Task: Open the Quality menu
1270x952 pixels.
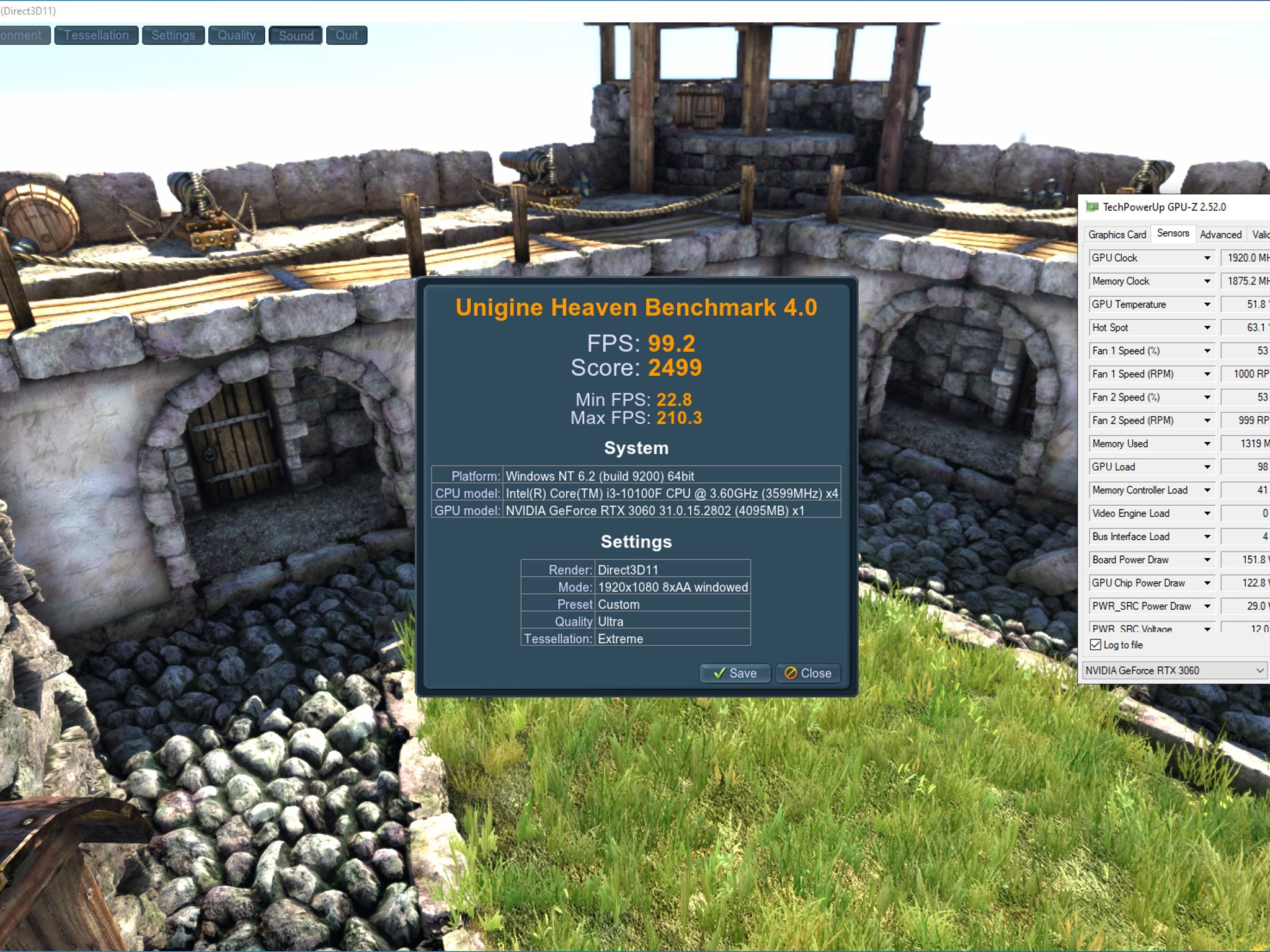Action: pos(236,35)
